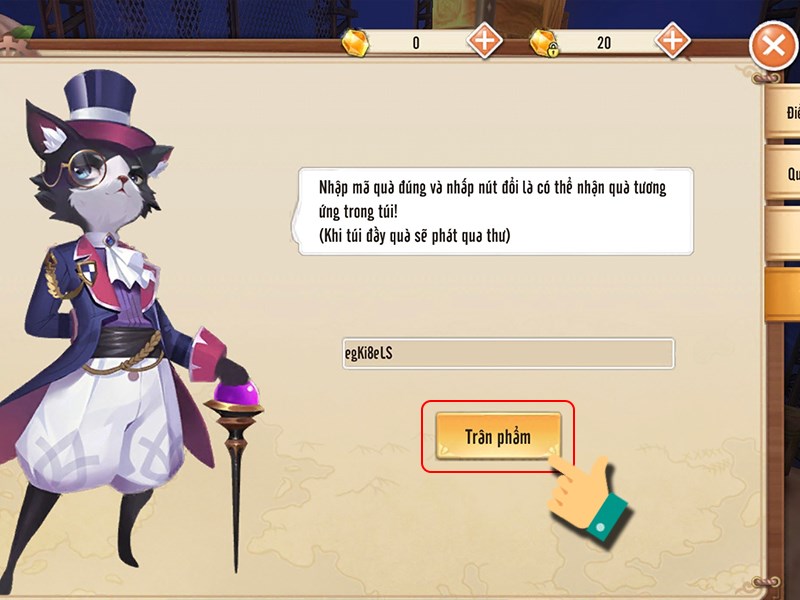
Task: Close the gift code window
Action: (772, 45)
